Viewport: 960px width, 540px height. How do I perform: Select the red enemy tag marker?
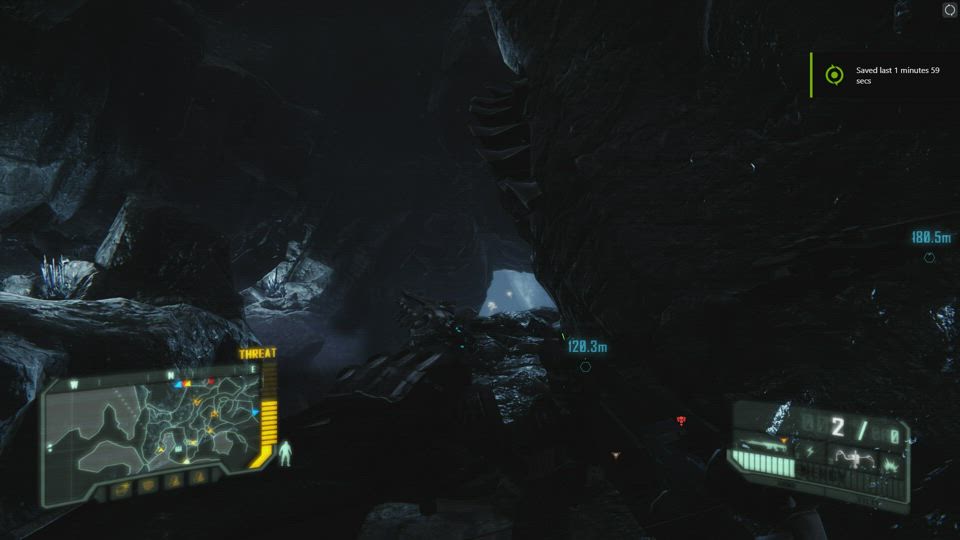pos(682,420)
